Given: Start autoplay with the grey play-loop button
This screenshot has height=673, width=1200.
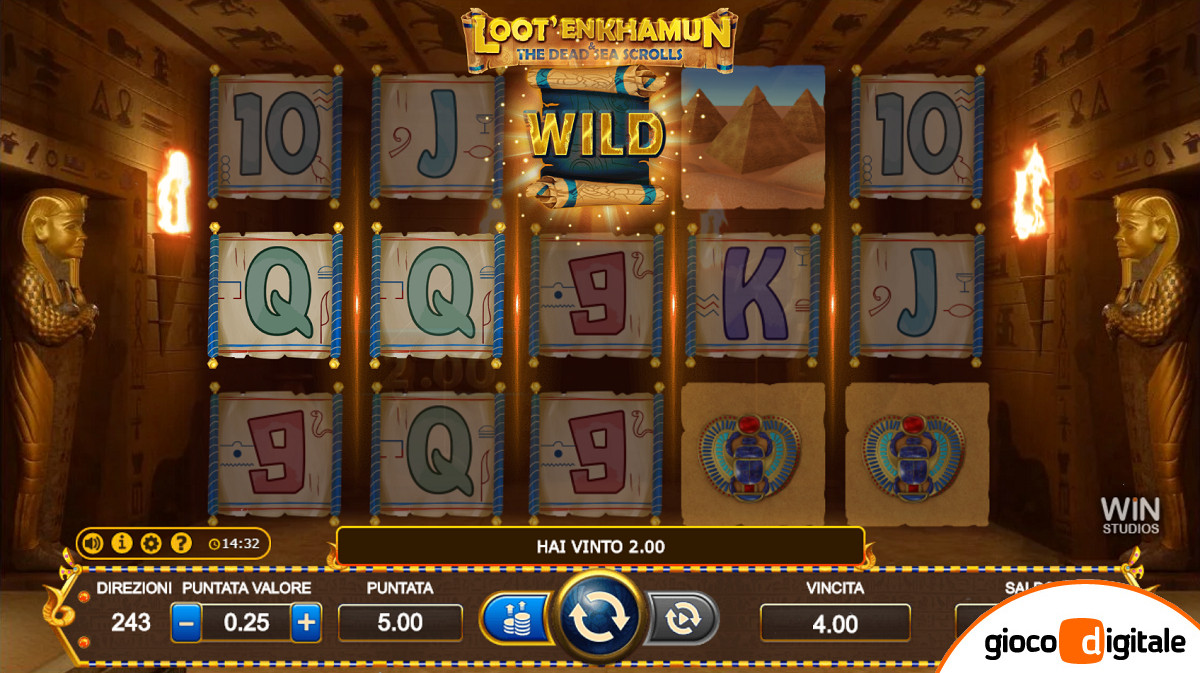Looking at the screenshot, I should coord(683,619).
